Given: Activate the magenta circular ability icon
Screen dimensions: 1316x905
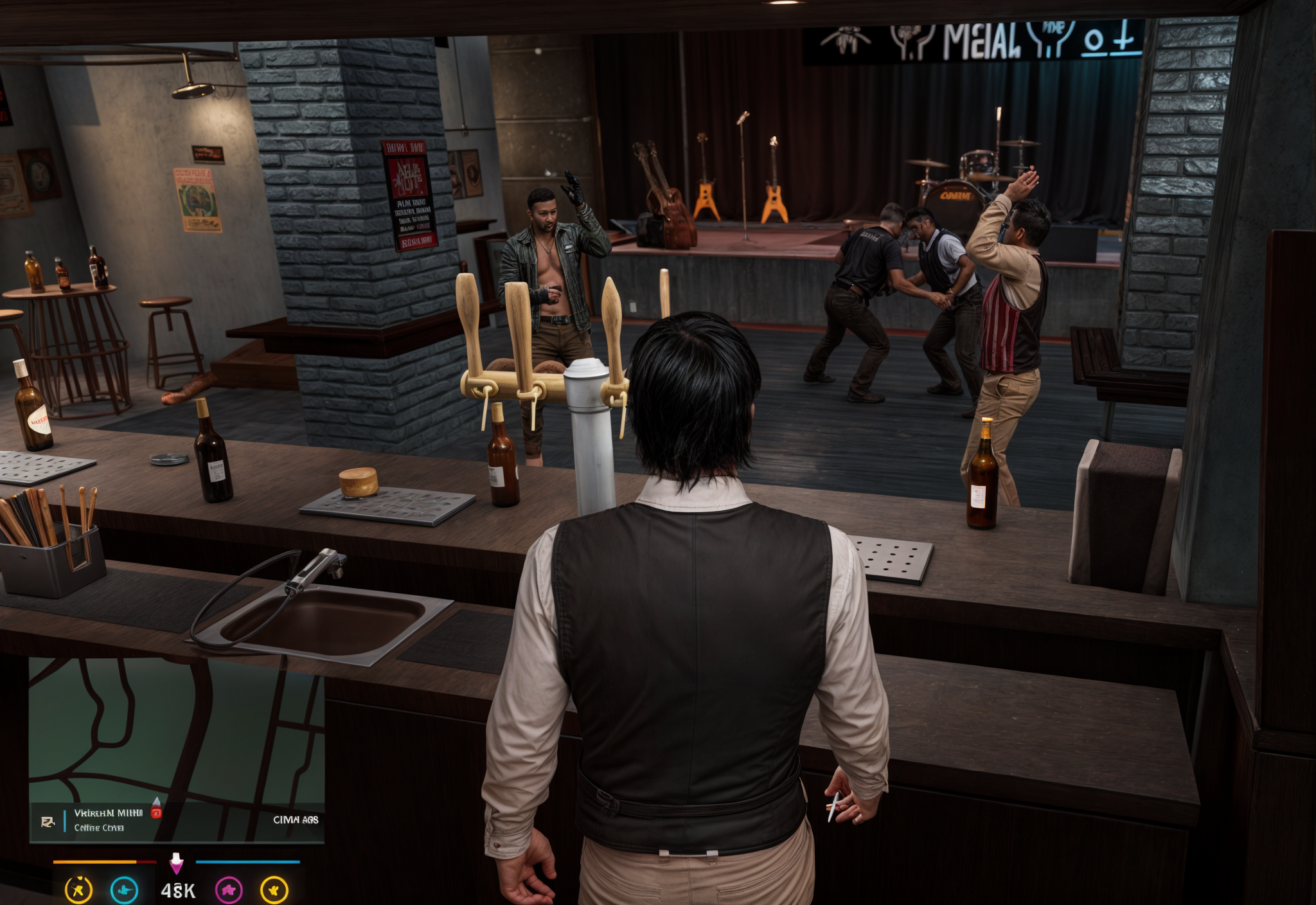Looking at the screenshot, I should [x=229, y=890].
